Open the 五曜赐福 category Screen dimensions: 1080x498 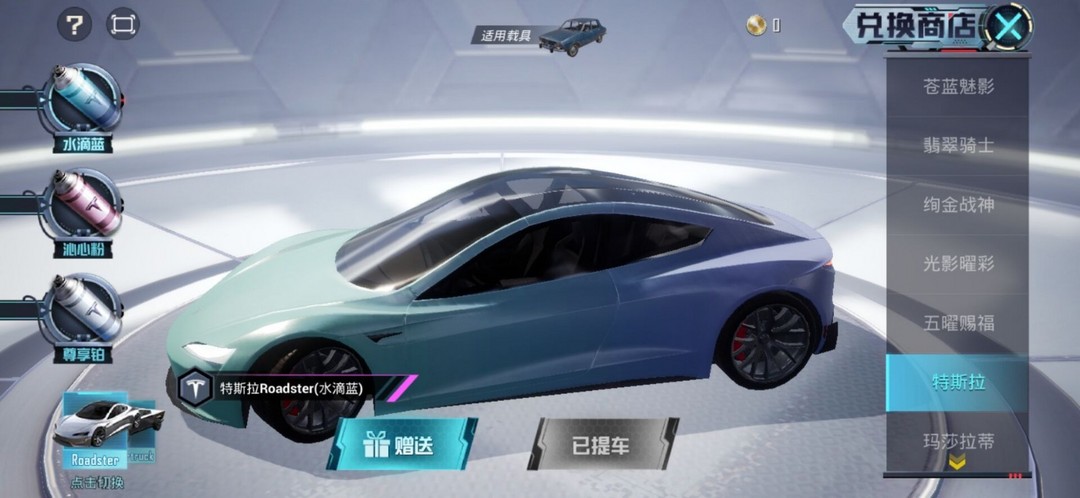957,323
